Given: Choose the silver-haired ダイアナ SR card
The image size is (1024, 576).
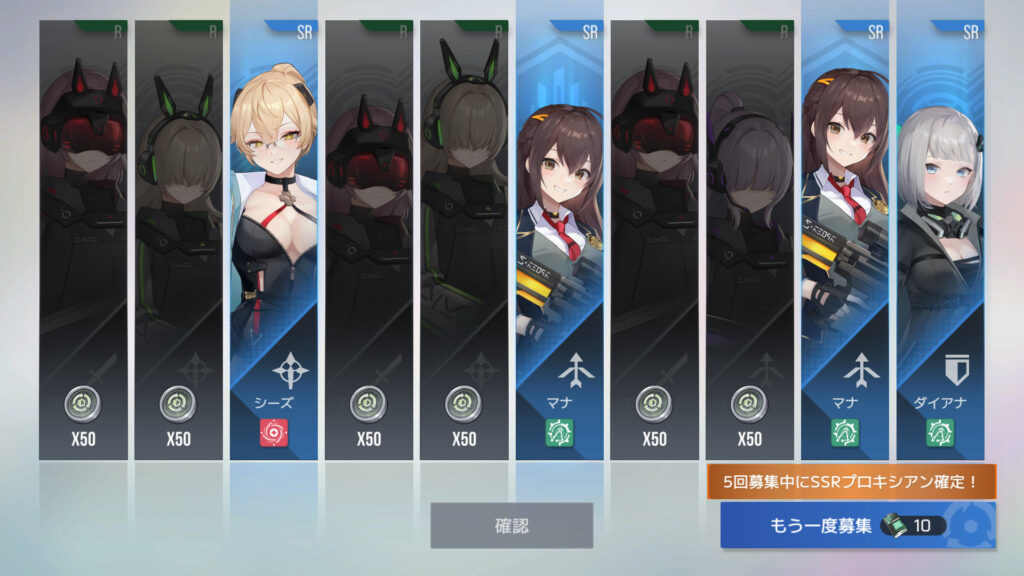Looking at the screenshot, I should pyautogui.click(x=939, y=200).
